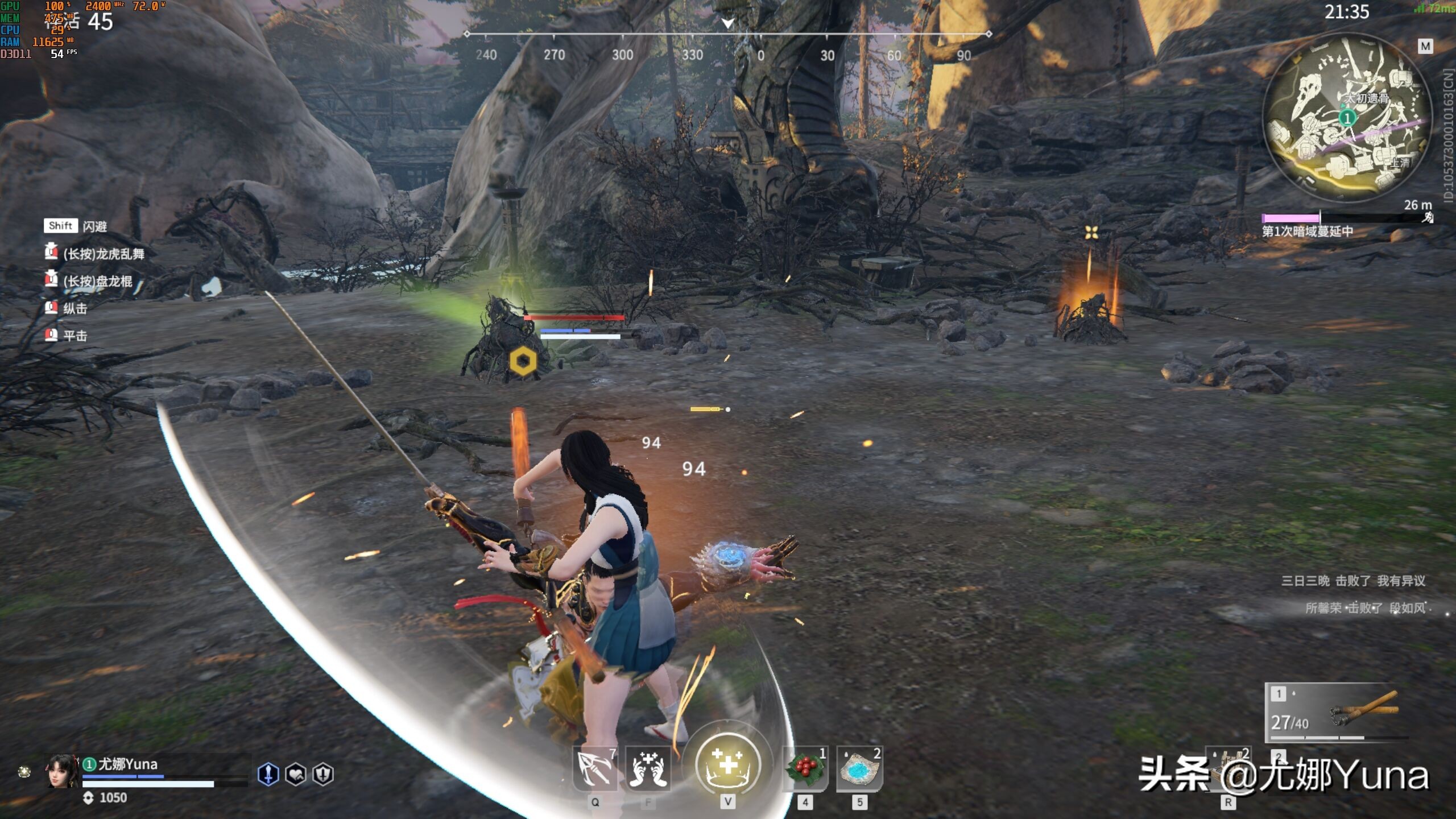Image resolution: width=1456 pixels, height=819 pixels.
Task: Click the 第1次暗域蔓延中 zone tracker
Action: [1307, 231]
